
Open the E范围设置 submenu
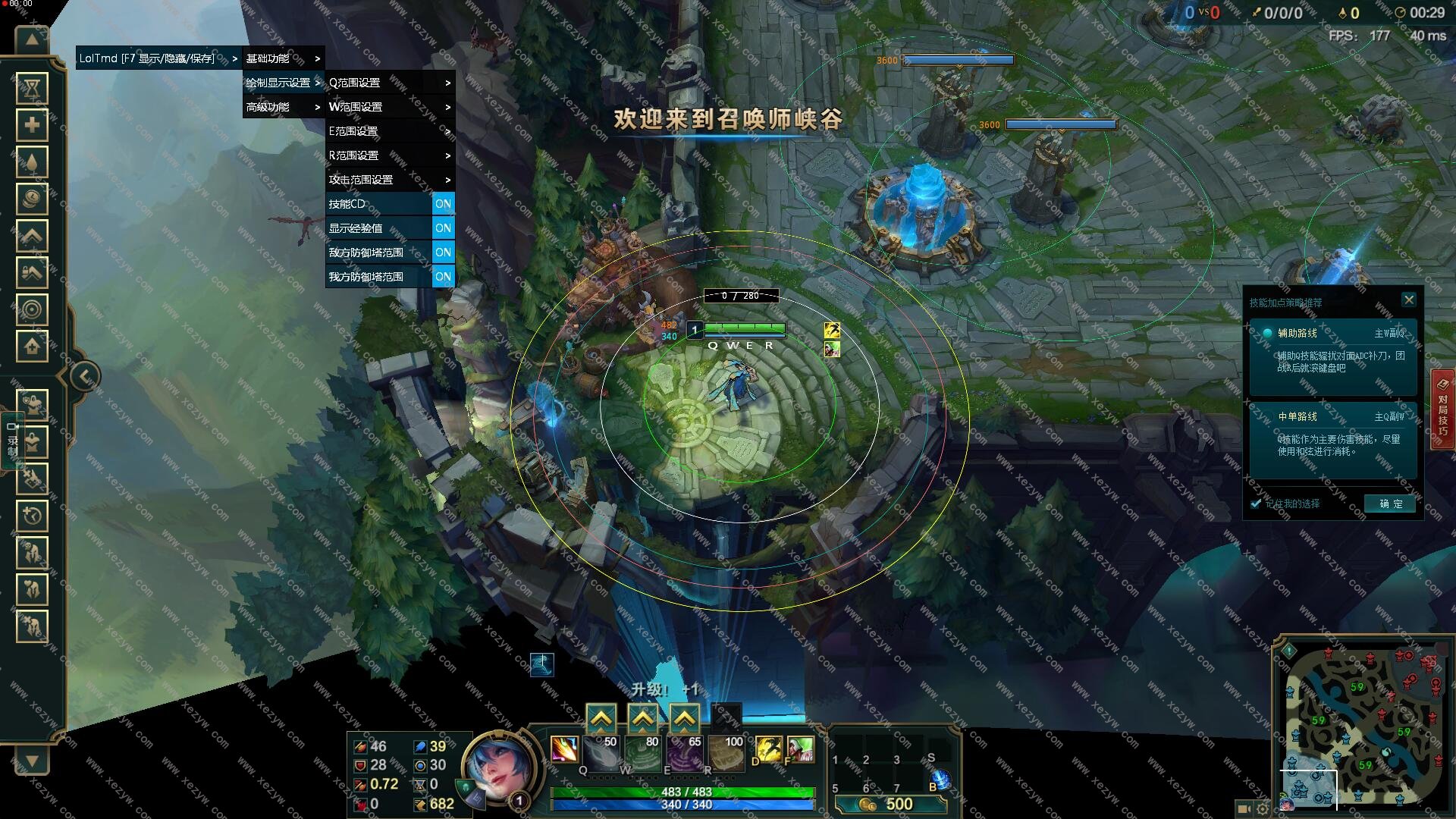click(389, 131)
